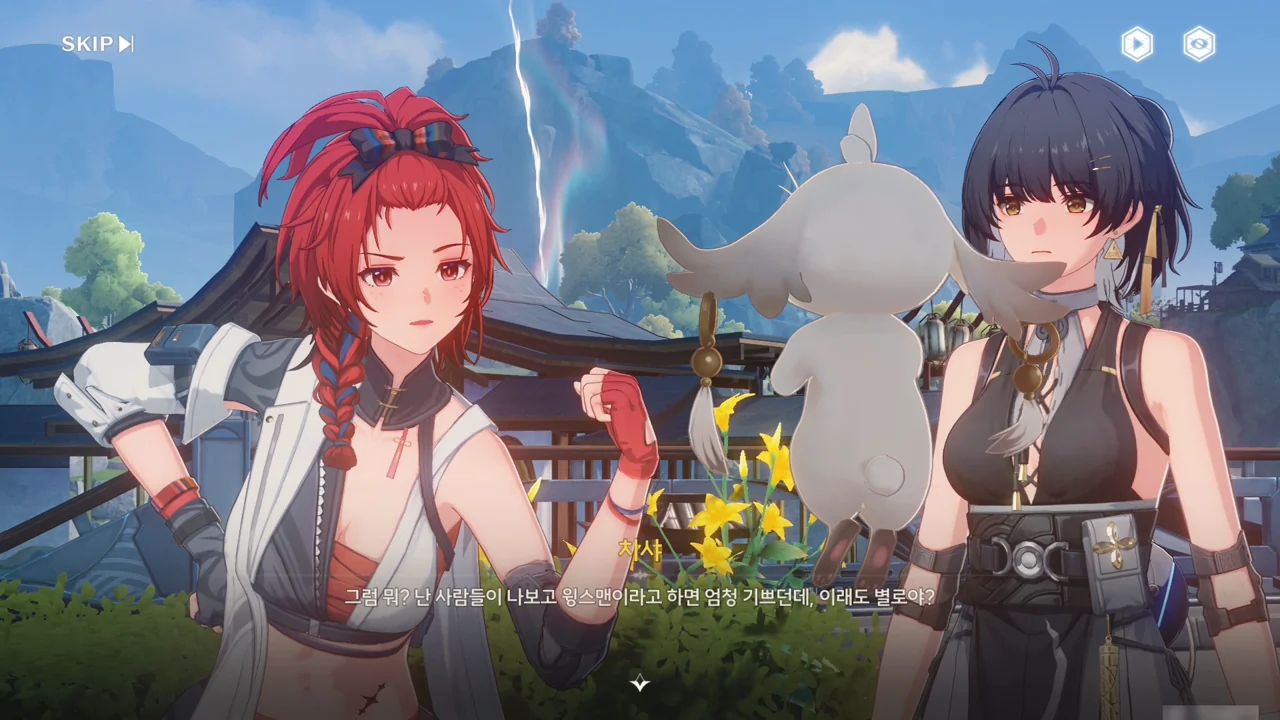Advance dialogue using the diamond continue marker
Viewport: 1280px width, 720px height.
click(x=640, y=684)
